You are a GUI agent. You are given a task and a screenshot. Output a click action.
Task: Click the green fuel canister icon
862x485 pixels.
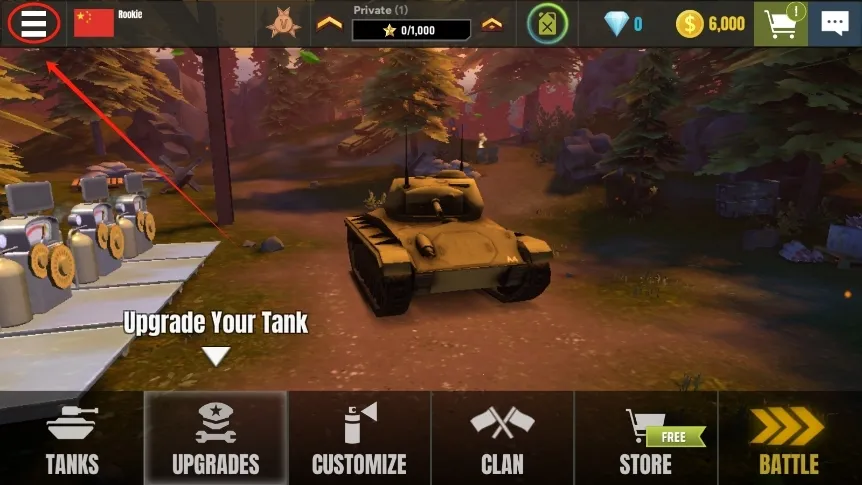[547, 23]
